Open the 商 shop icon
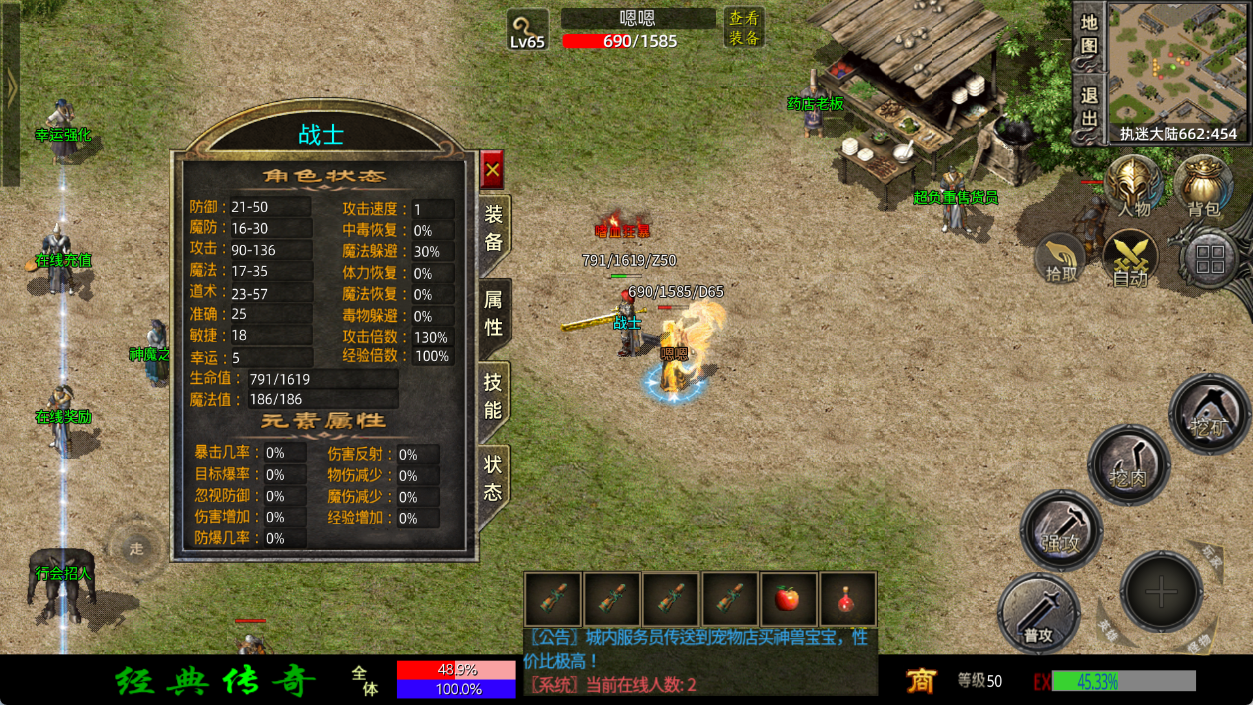This screenshot has height=705, width=1253. (920, 681)
